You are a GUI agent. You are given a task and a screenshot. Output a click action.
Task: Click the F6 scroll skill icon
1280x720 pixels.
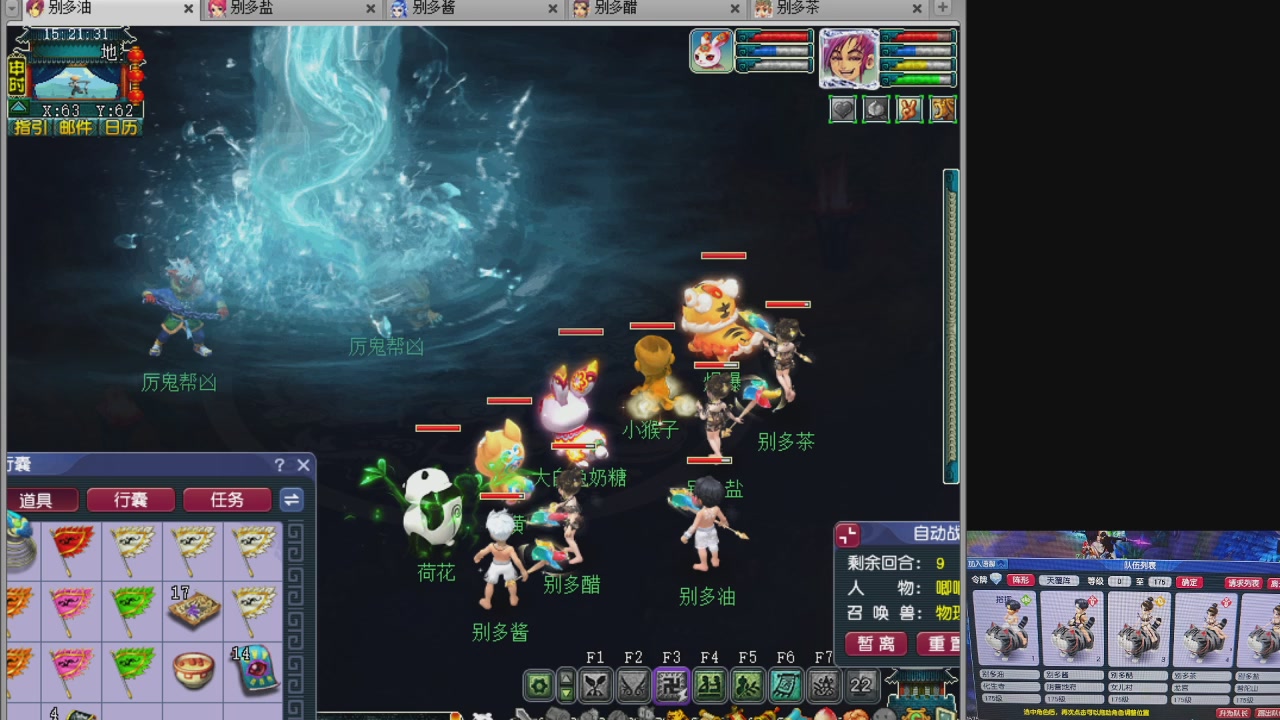tap(786, 685)
